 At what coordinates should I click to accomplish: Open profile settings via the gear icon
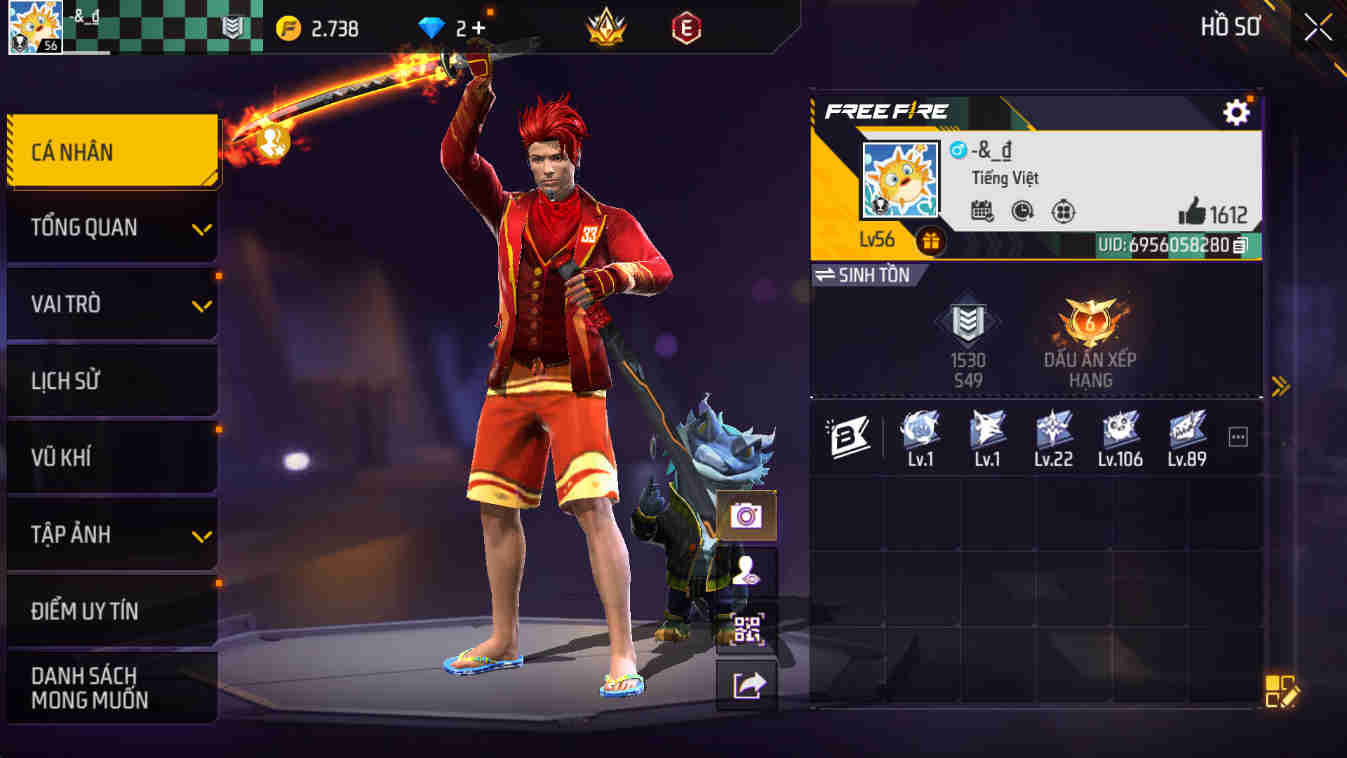pos(1235,113)
